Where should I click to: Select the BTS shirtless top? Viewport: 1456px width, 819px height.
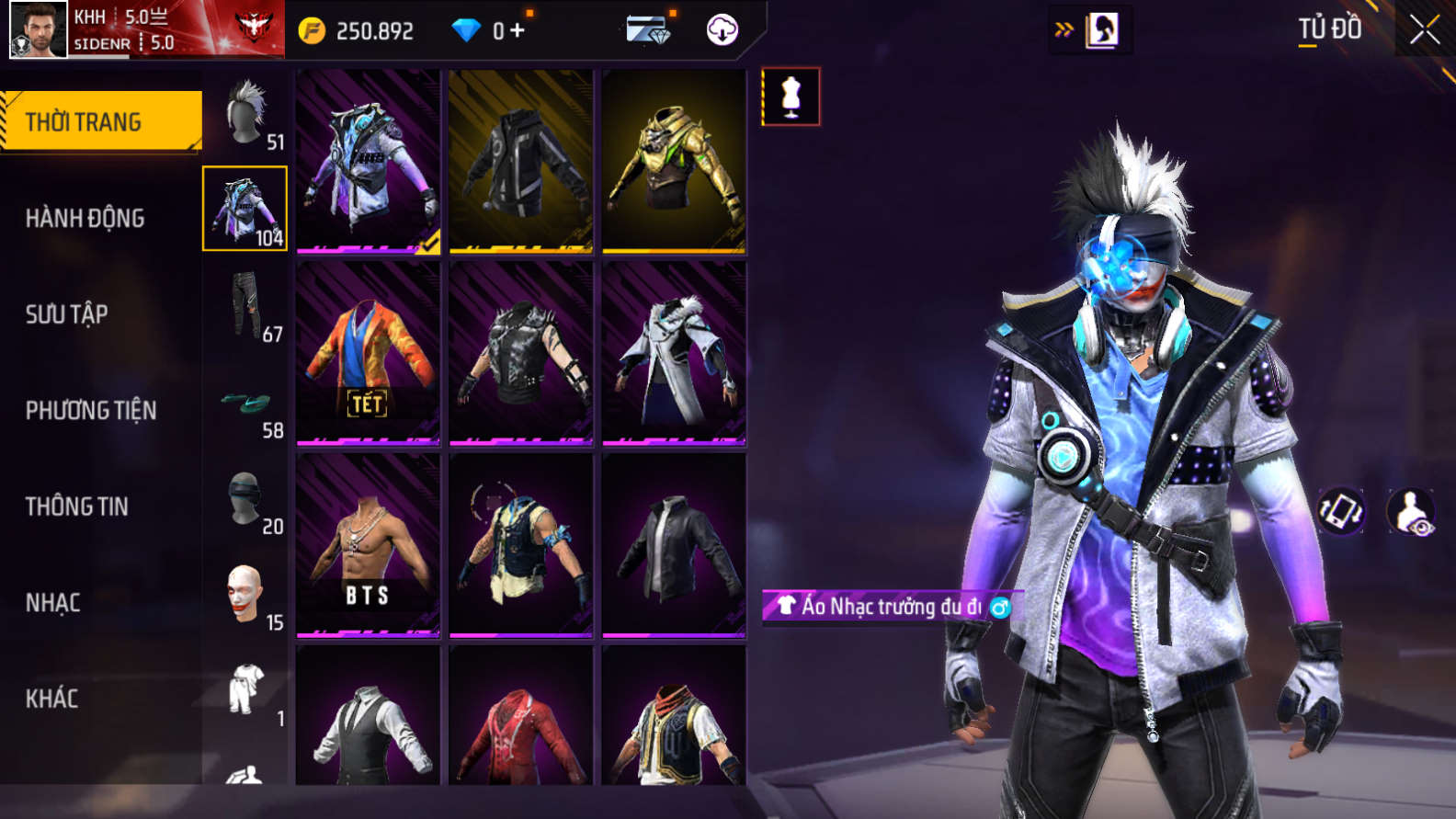click(368, 545)
